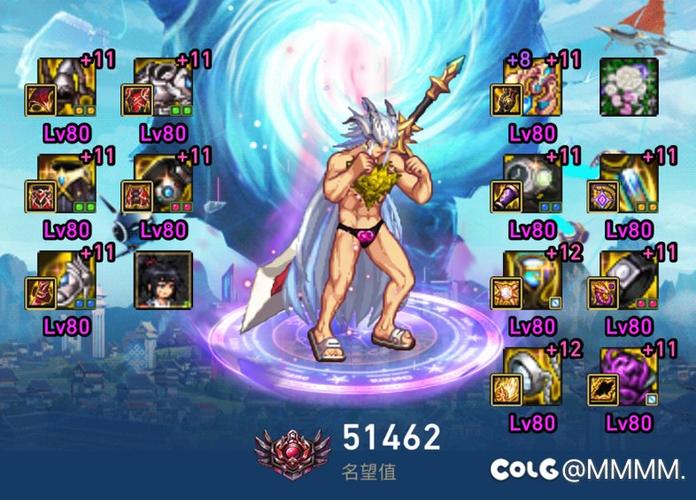The height and width of the screenshot is (500, 696).
Task: Select the silver shoulder armor equipment slot
Action: pyautogui.click(x=67, y=87)
